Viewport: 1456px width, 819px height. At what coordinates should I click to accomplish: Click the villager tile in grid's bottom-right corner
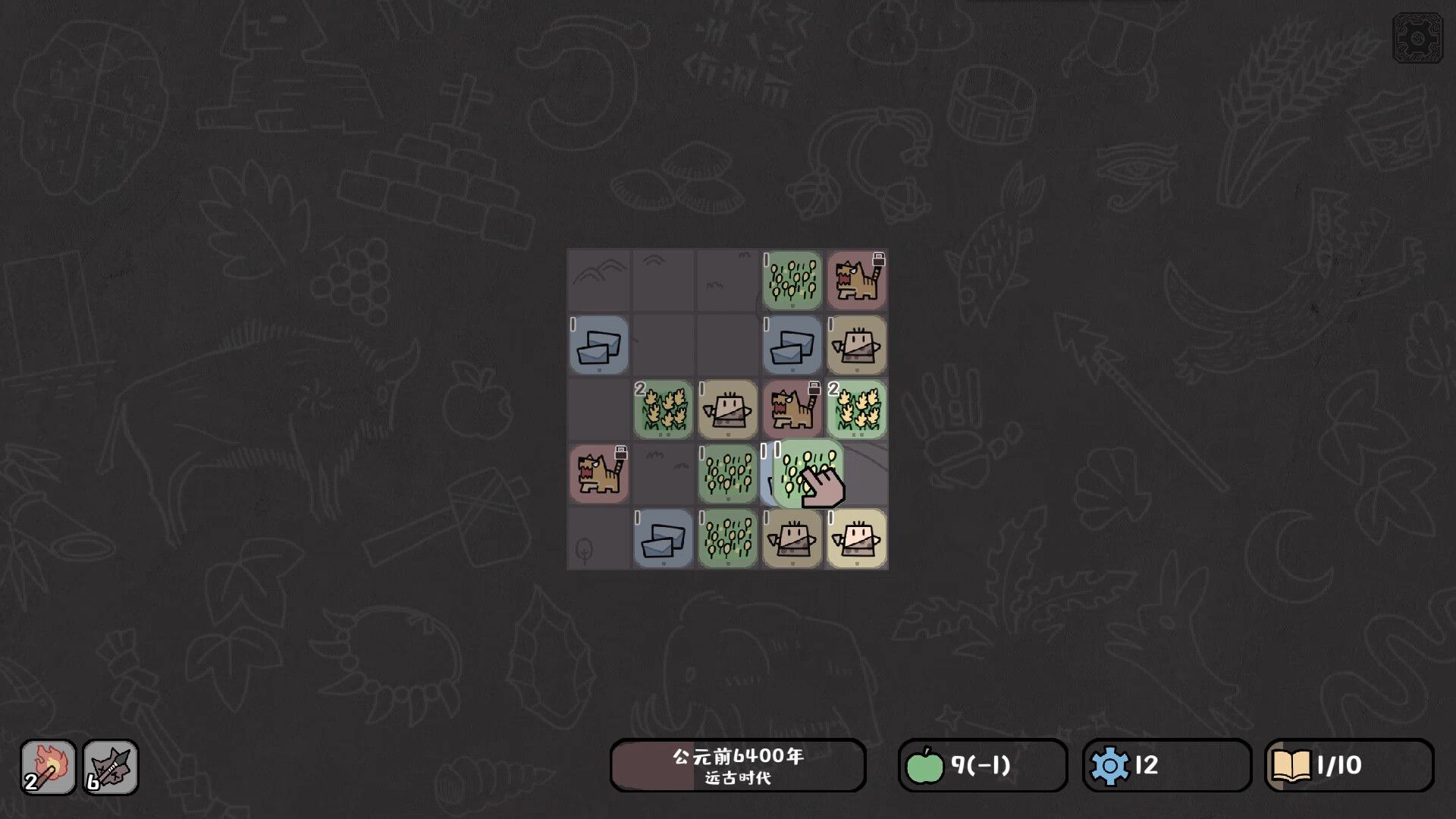point(856,540)
